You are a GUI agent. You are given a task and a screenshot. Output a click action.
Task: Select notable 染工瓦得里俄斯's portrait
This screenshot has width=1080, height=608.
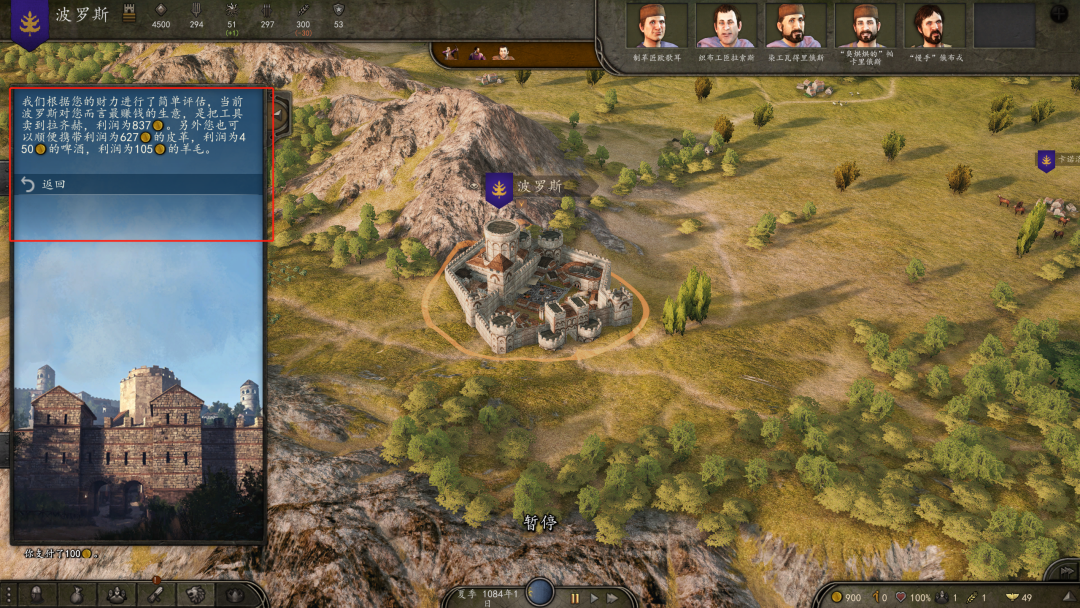click(x=796, y=26)
